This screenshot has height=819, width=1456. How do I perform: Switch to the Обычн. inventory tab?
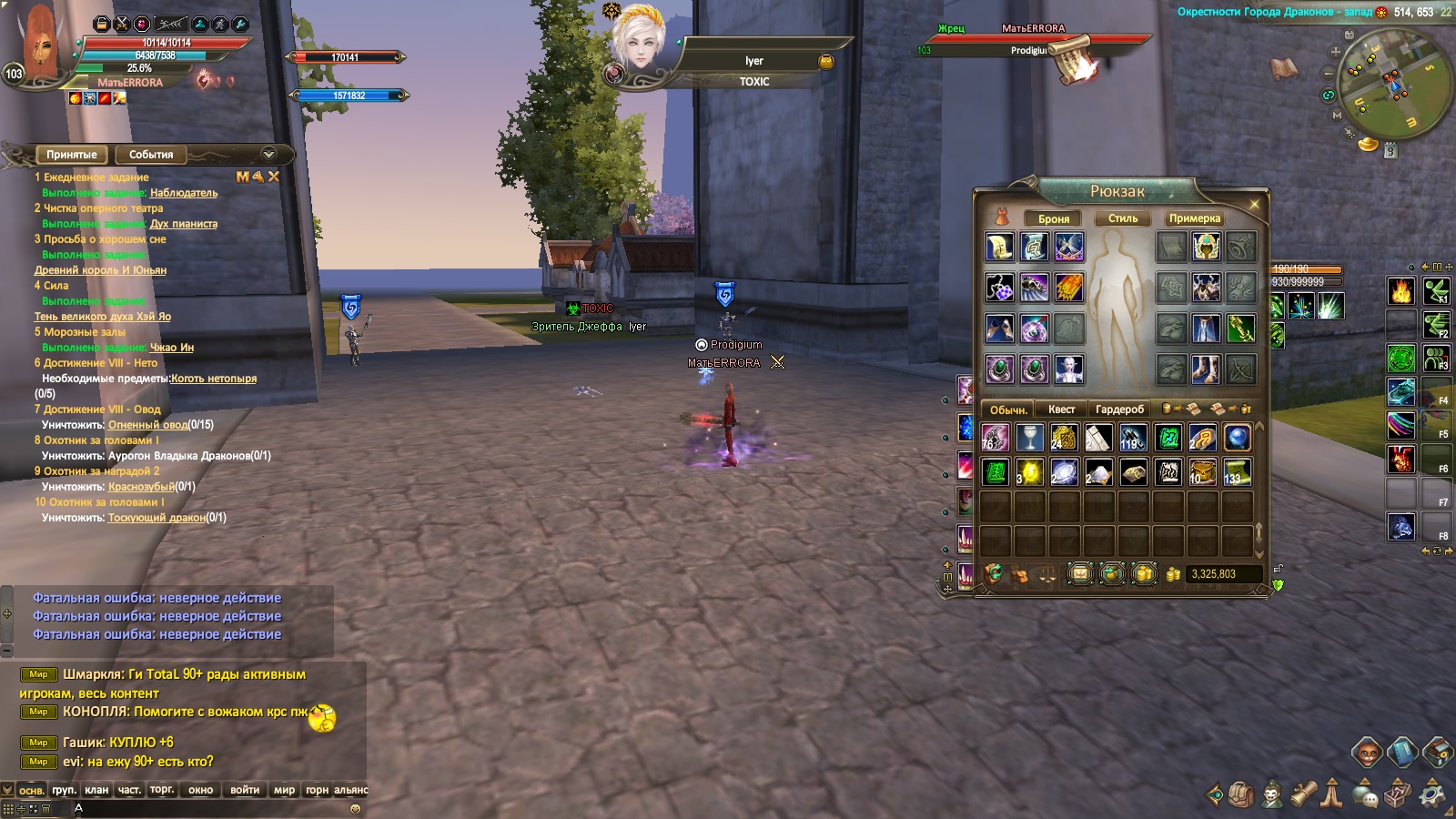1008,409
